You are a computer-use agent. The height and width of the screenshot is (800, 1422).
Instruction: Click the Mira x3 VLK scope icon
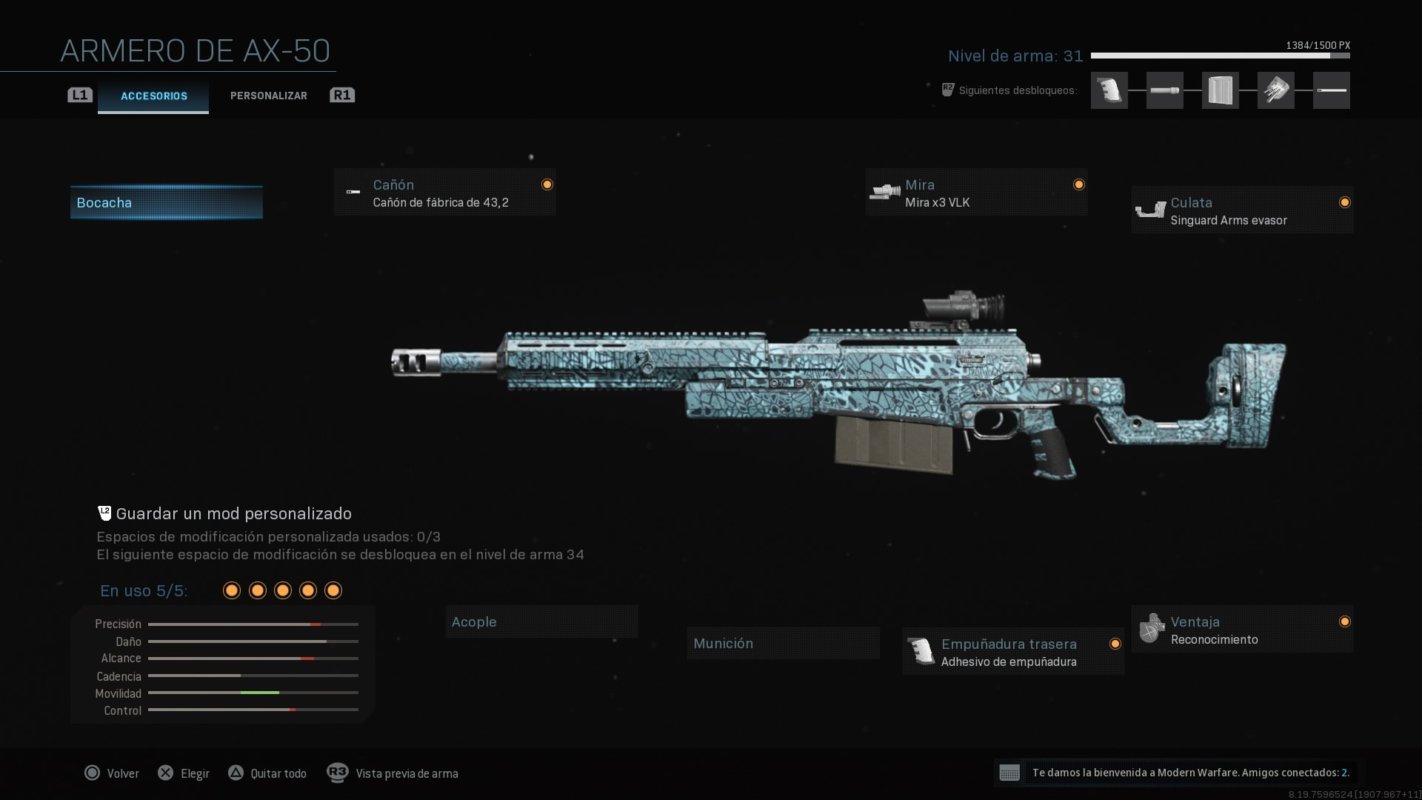pos(886,192)
